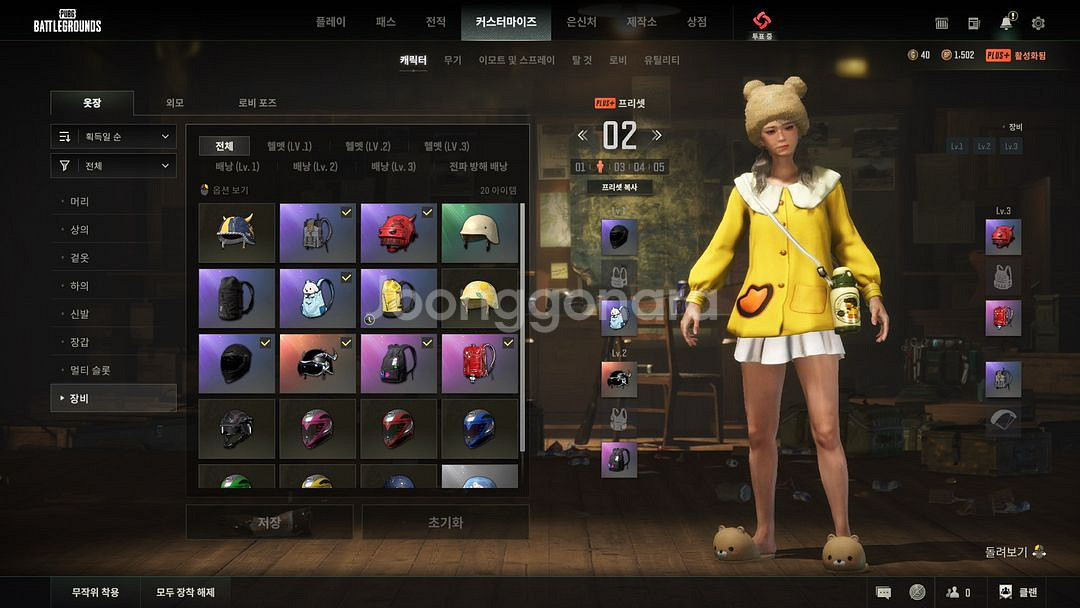Filter by 배낭 (Lv.3) backpacks

(393, 167)
